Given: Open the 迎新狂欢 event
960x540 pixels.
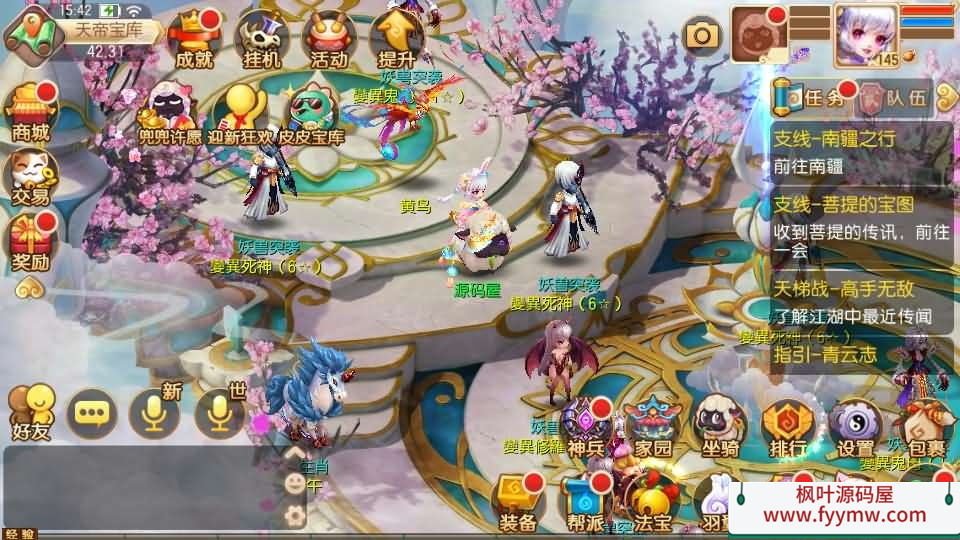Looking at the screenshot, I should tap(240, 112).
